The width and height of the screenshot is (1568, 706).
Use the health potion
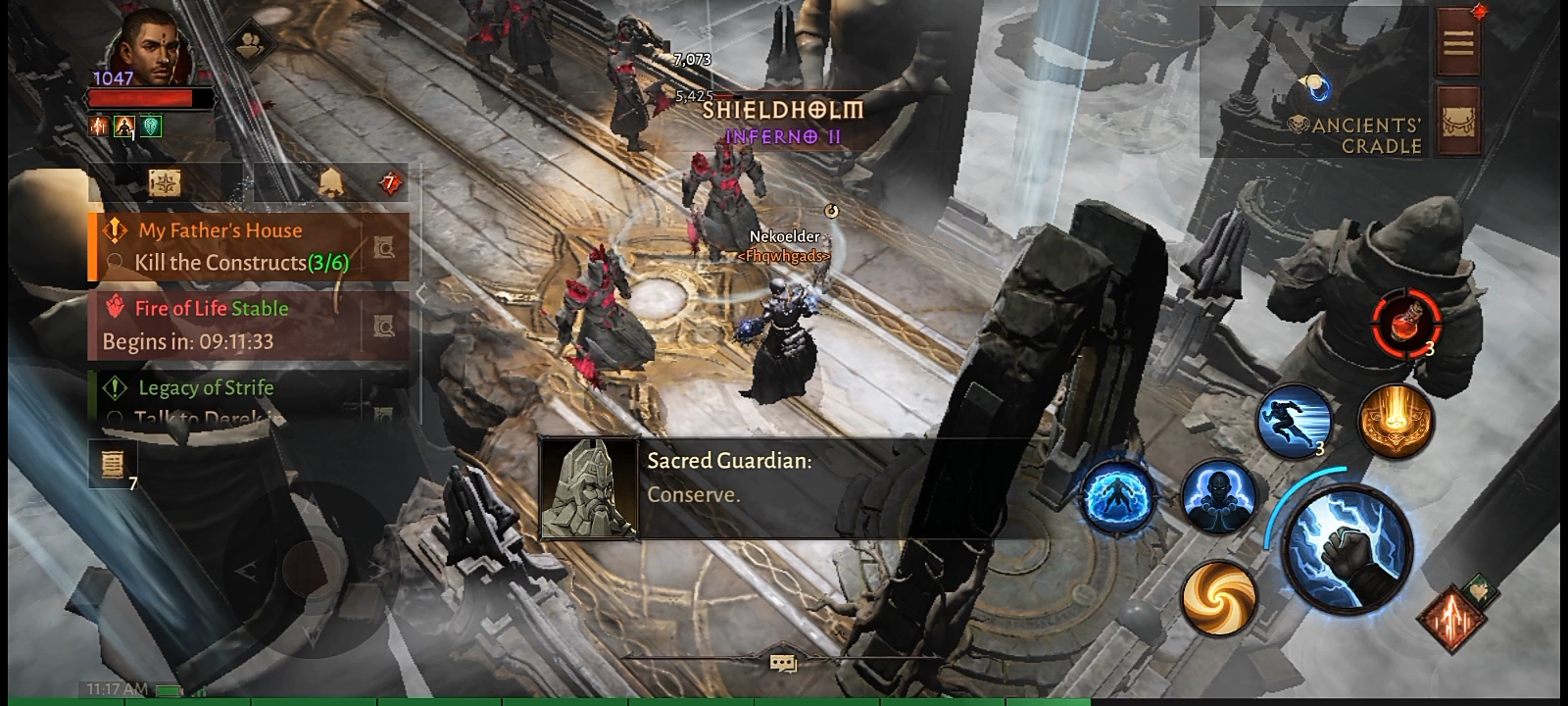1406,323
